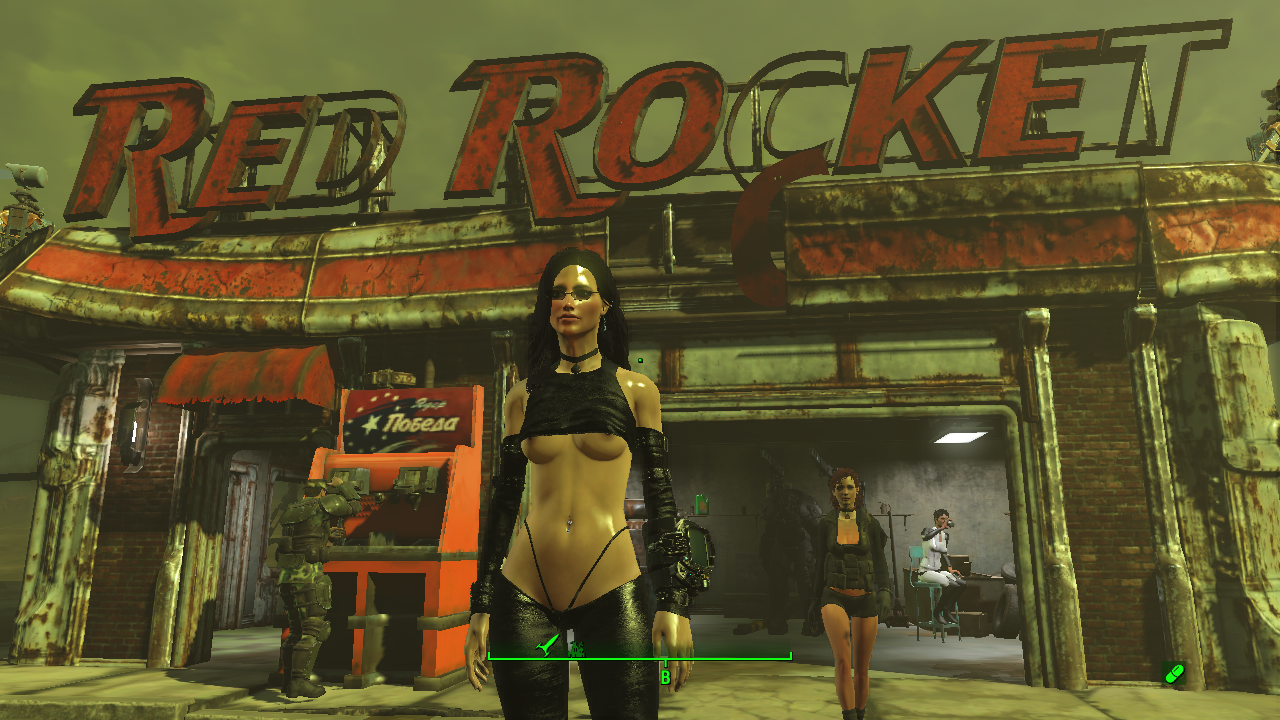Viewport: 1280px width, 720px height.
Task: Select the settlement marker on the compass
Action: [x=577, y=649]
